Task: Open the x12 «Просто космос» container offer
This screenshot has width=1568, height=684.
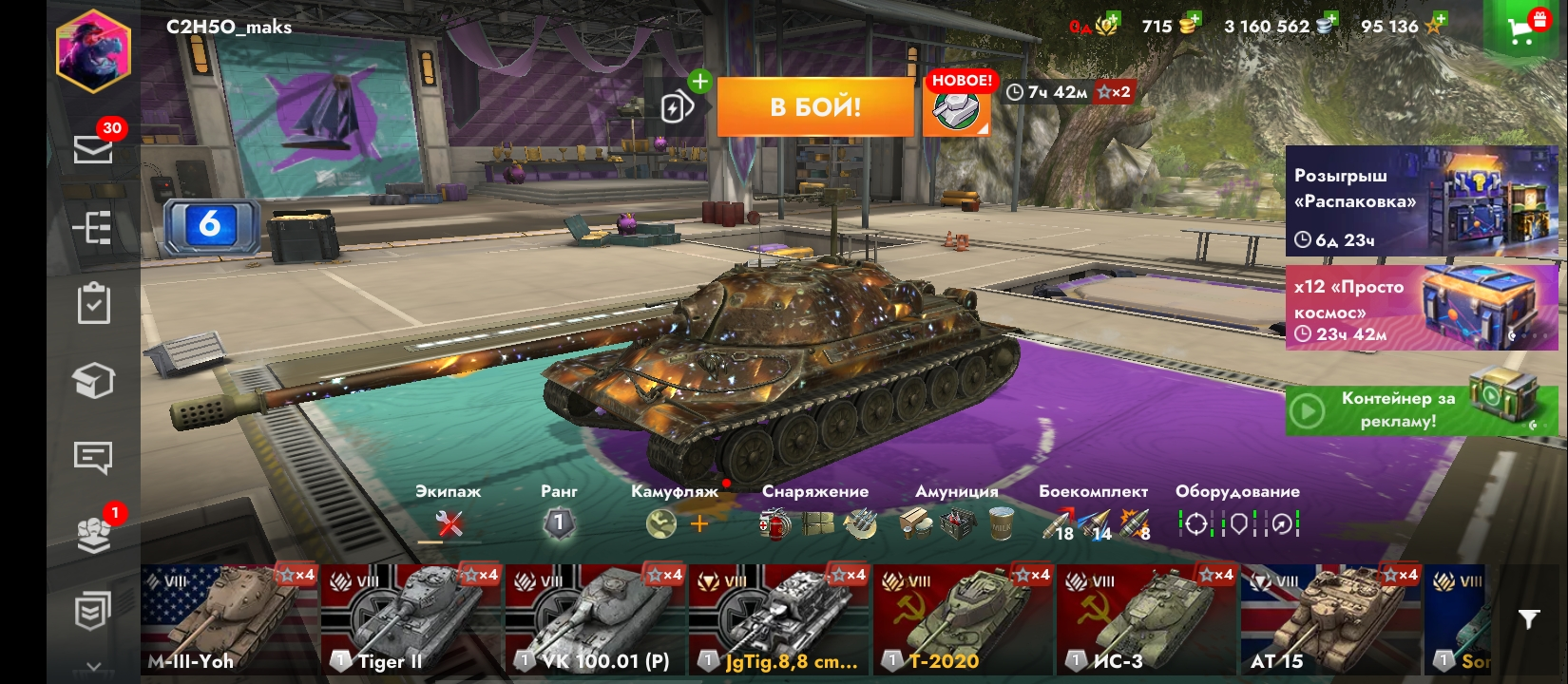Action: pyautogui.click(x=1421, y=309)
